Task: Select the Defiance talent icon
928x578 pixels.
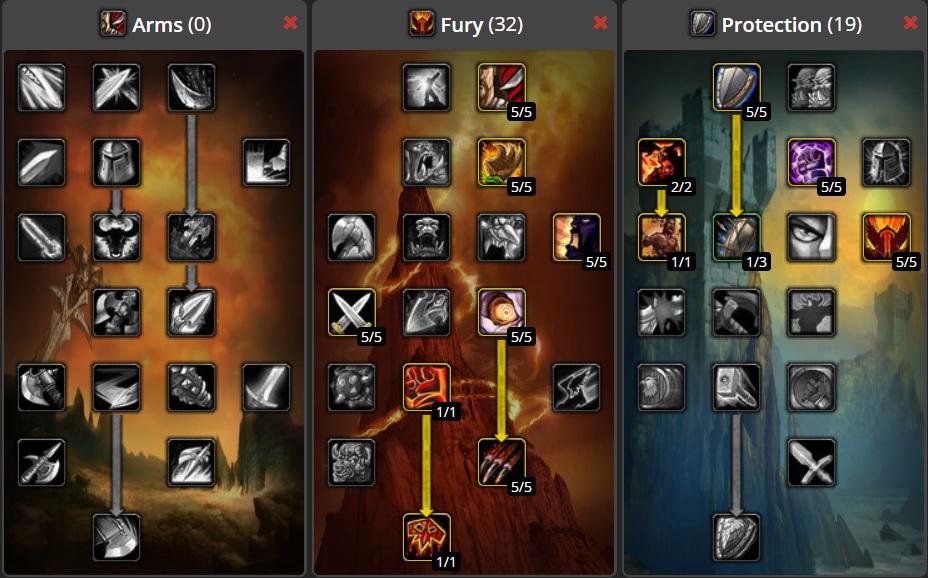Action: coord(887,237)
